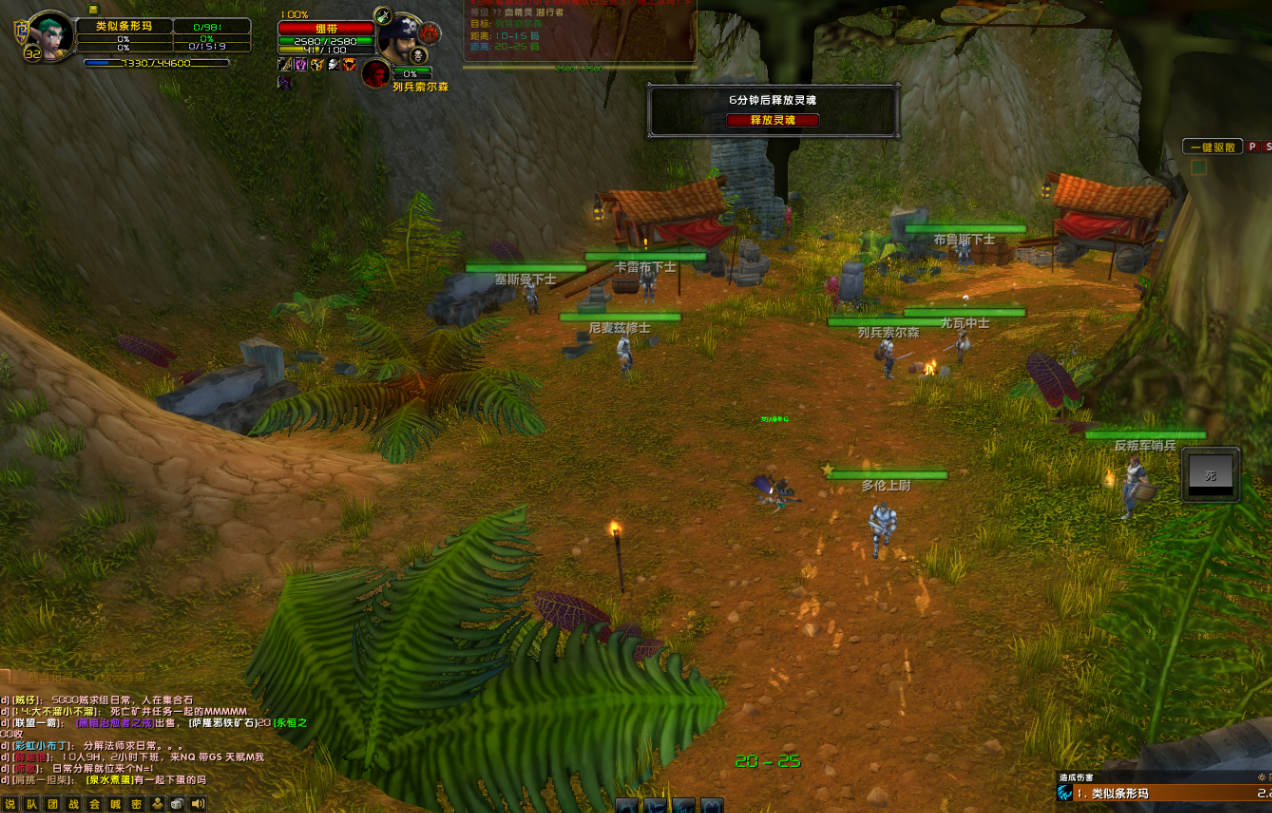Select the 战 battleground chat channel
Viewport: 1272px width, 813px height.
click(73, 803)
